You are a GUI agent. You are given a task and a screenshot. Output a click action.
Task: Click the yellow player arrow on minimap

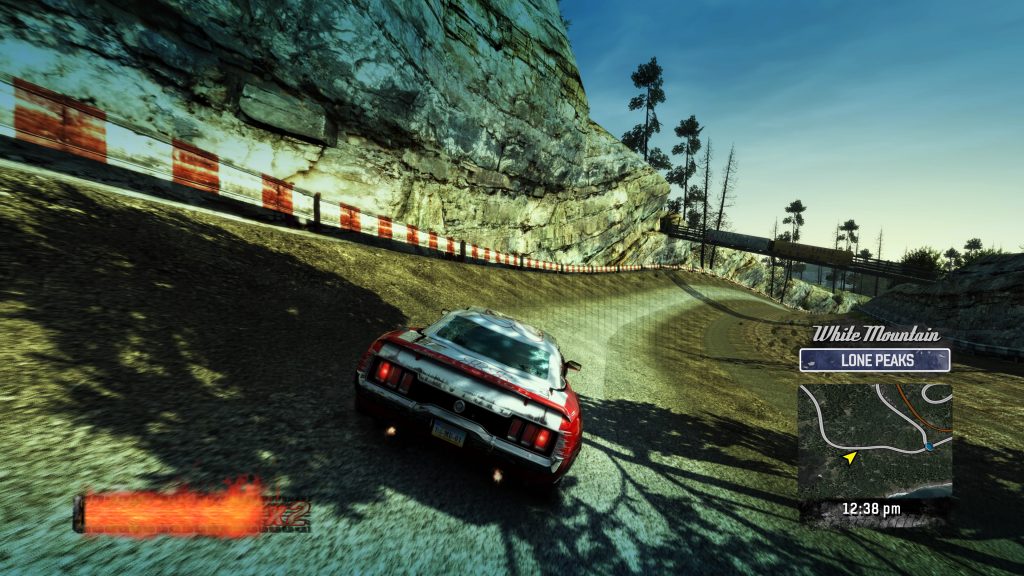(850, 457)
